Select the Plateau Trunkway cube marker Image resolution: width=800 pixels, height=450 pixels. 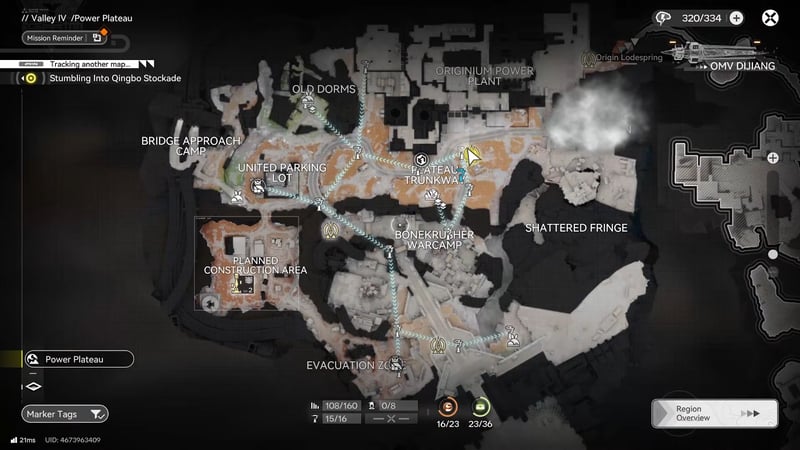[x=422, y=161]
